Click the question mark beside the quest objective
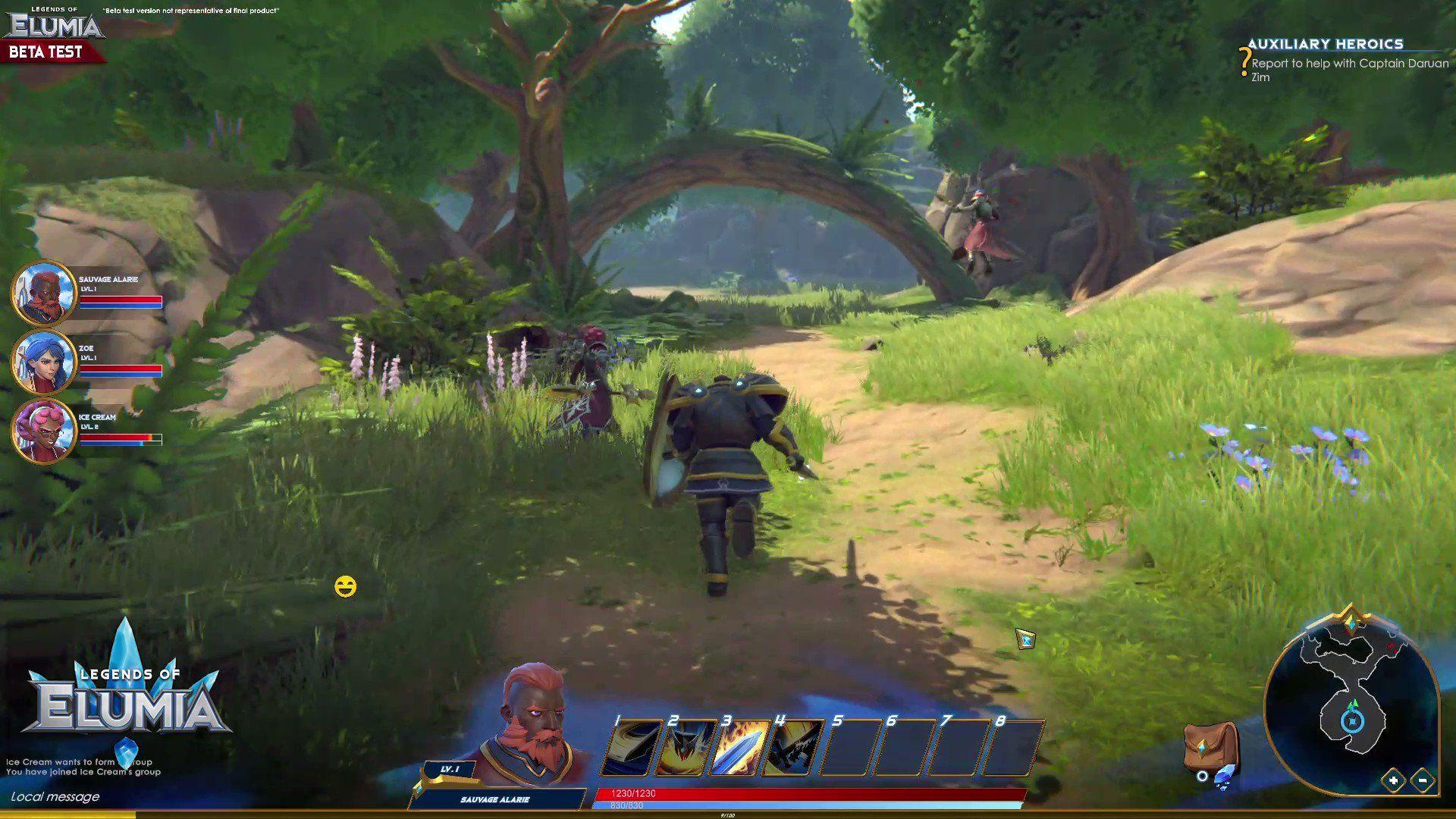1456x819 pixels. click(1244, 59)
